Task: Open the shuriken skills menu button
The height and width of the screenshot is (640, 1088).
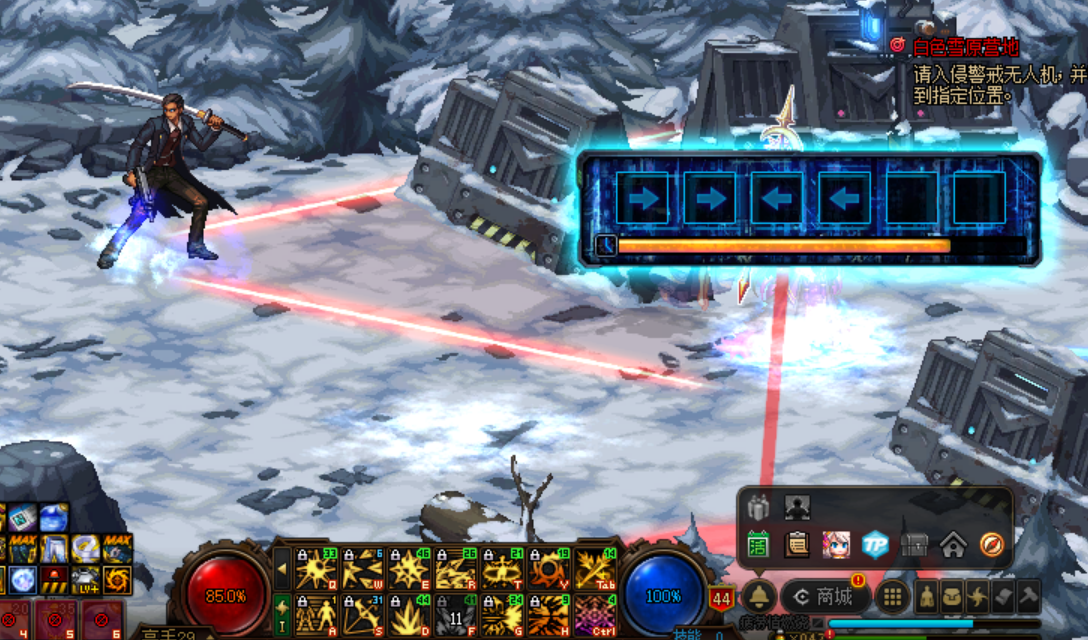Action: tap(978, 597)
